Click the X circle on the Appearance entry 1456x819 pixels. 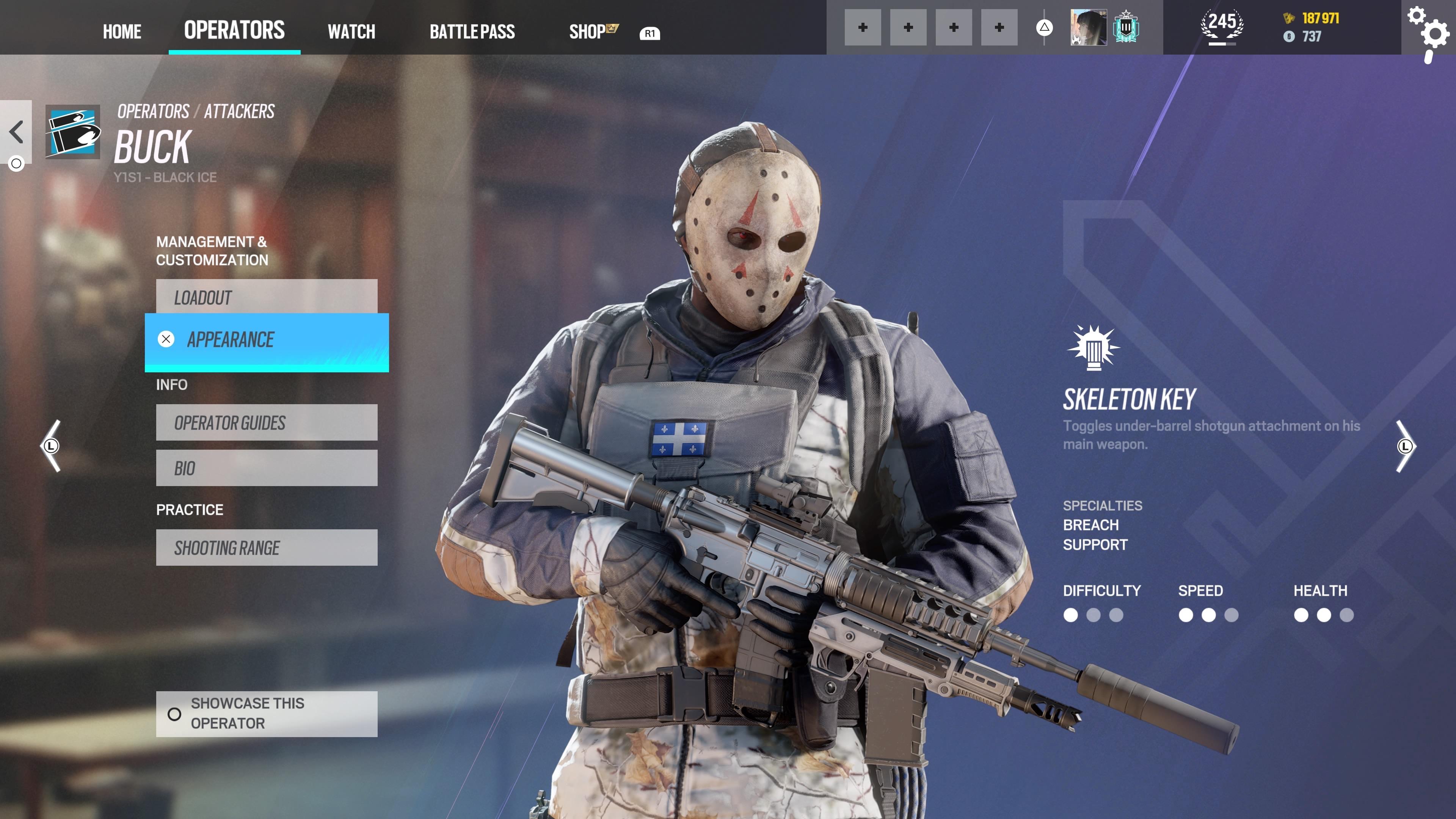[166, 339]
